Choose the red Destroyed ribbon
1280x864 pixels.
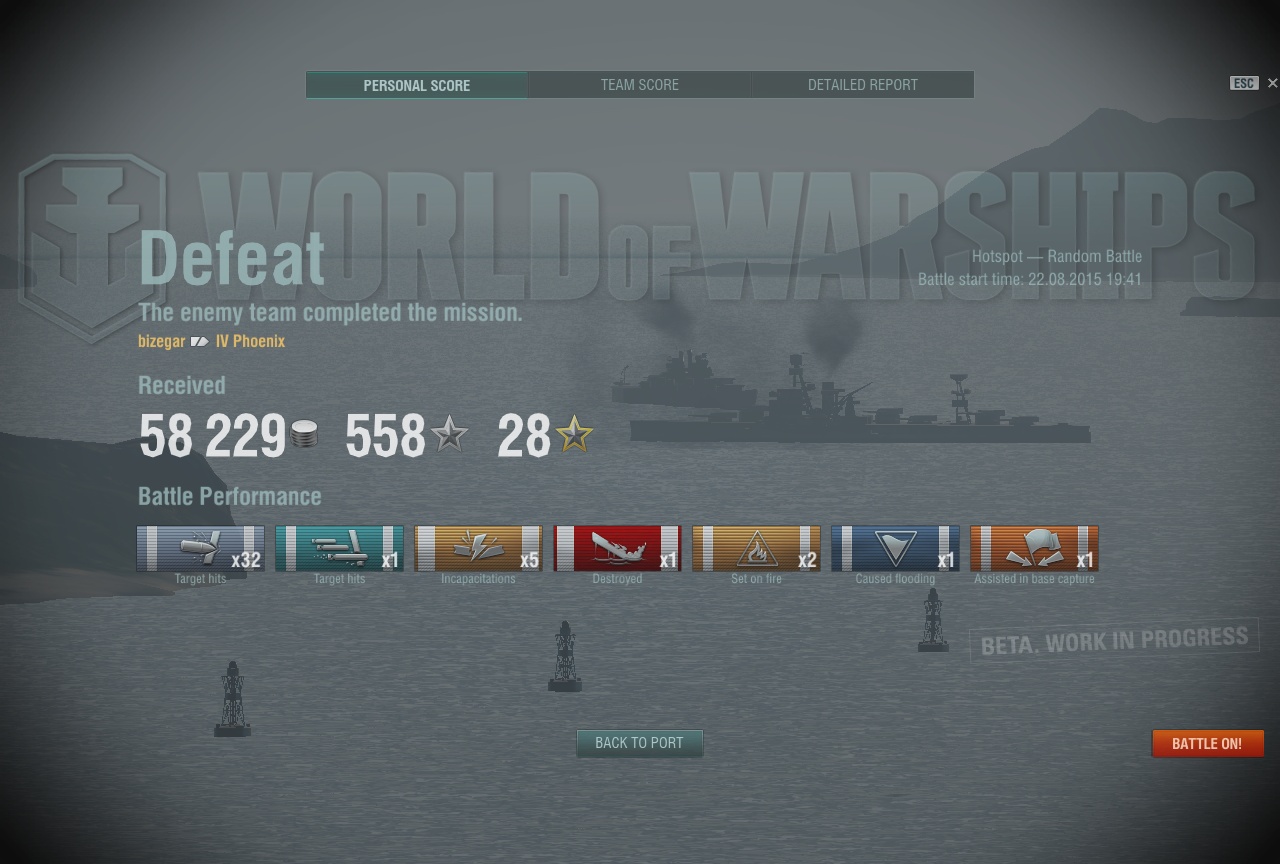[617, 549]
